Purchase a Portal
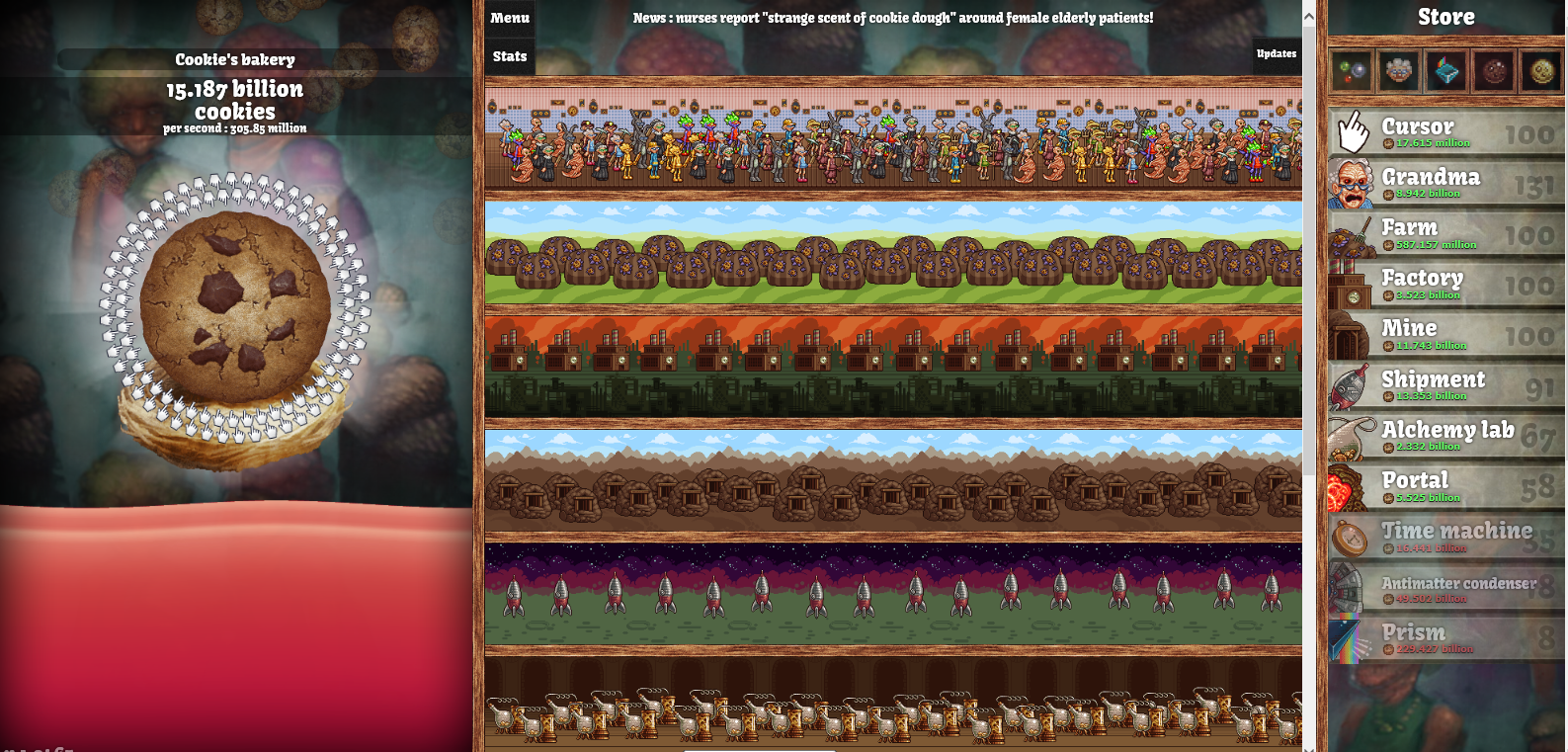Image resolution: width=1568 pixels, height=752 pixels. [x=1446, y=487]
